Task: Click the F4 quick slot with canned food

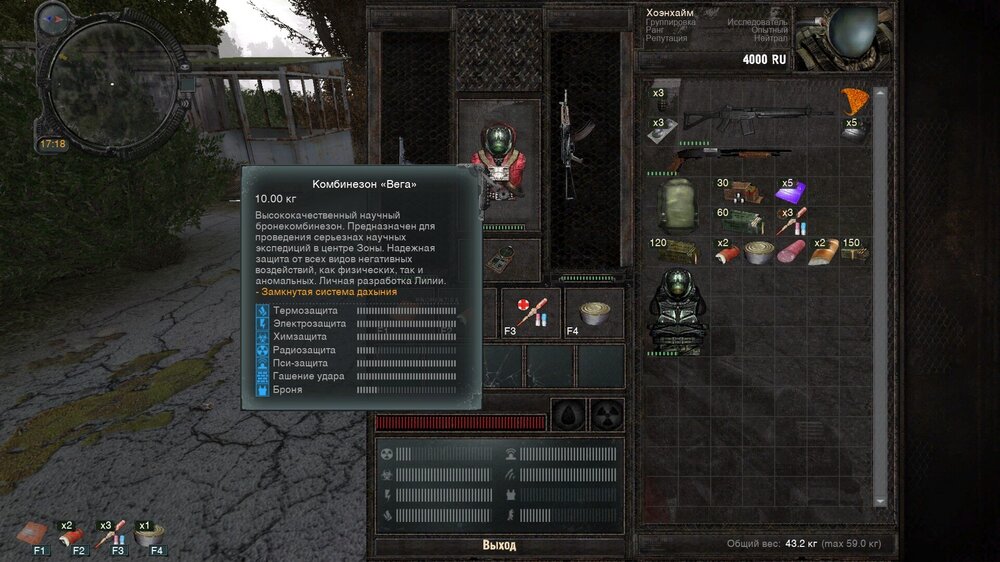Action: click(x=594, y=311)
